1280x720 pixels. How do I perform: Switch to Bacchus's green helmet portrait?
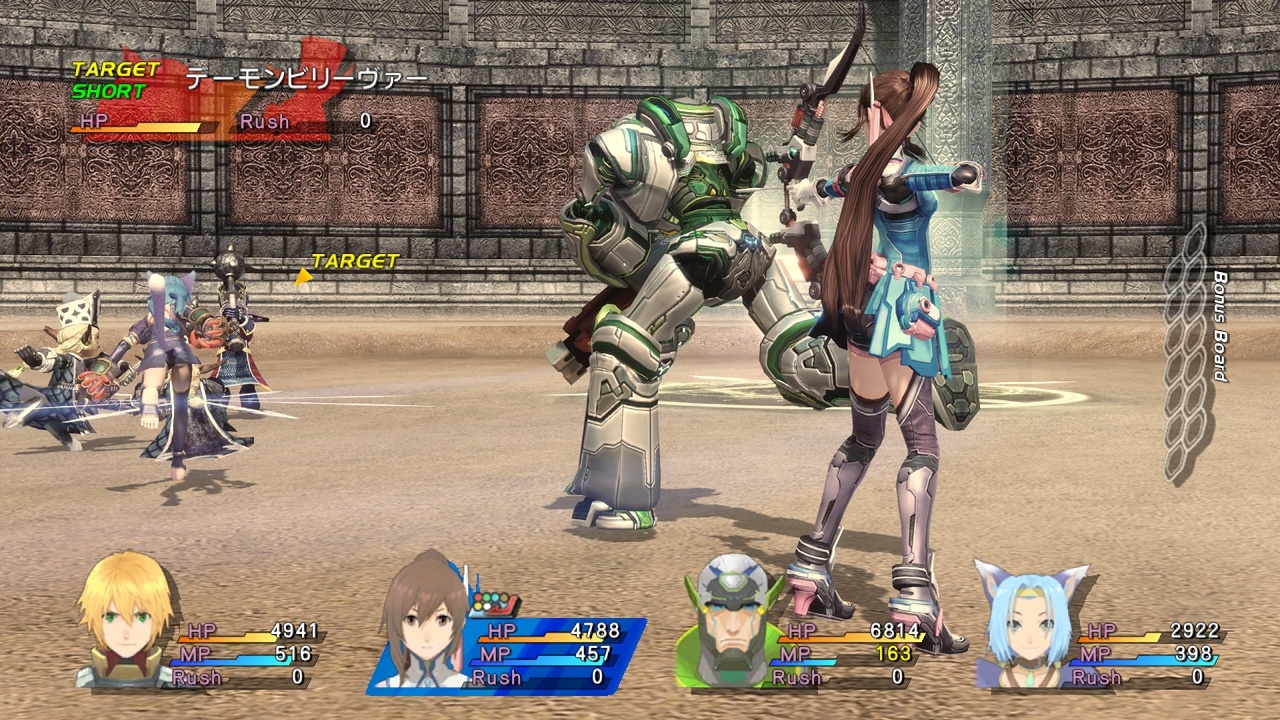[x=728, y=621]
